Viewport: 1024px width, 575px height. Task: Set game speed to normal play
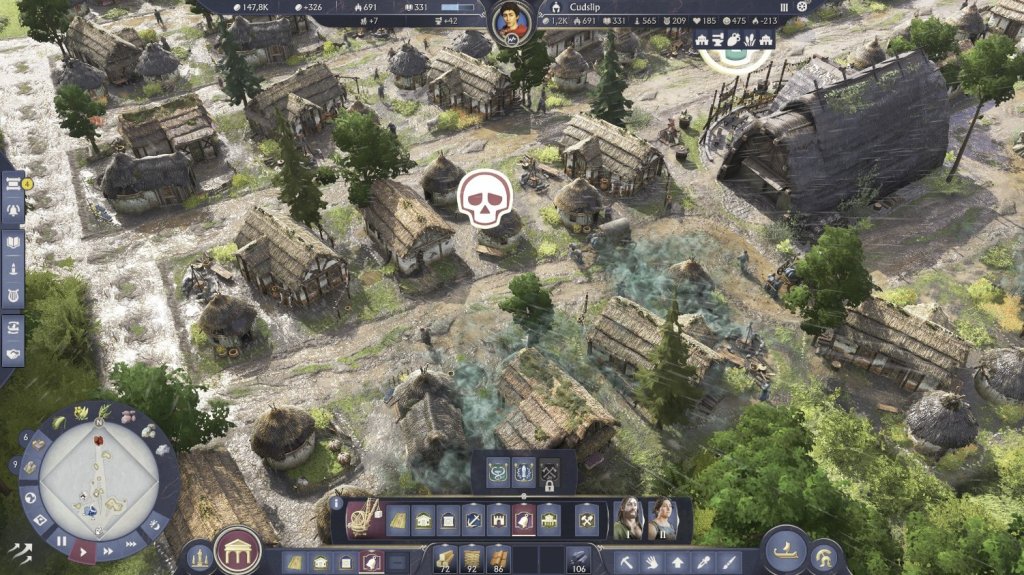[84, 550]
